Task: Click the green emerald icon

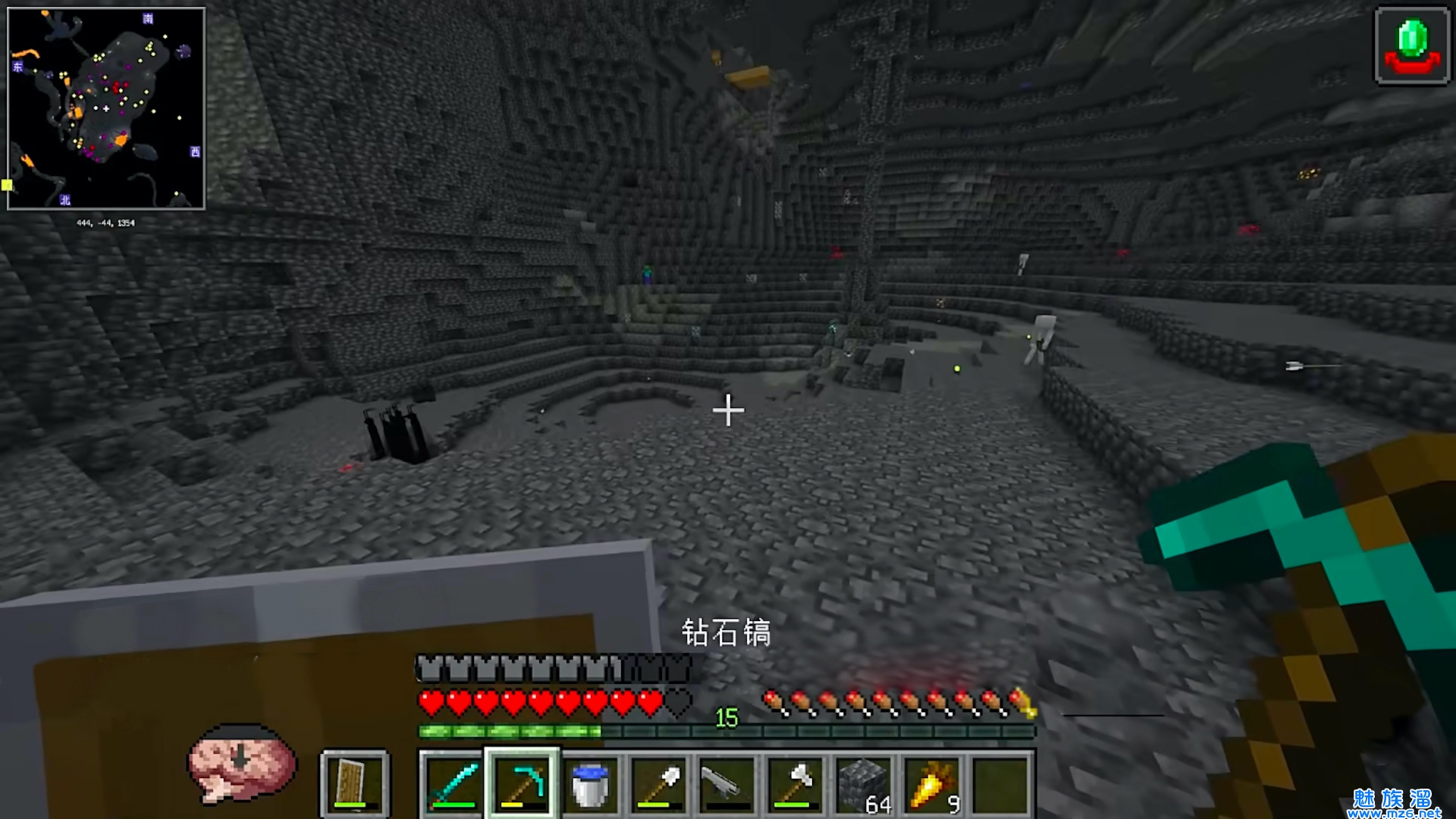Action: [x=1412, y=46]
